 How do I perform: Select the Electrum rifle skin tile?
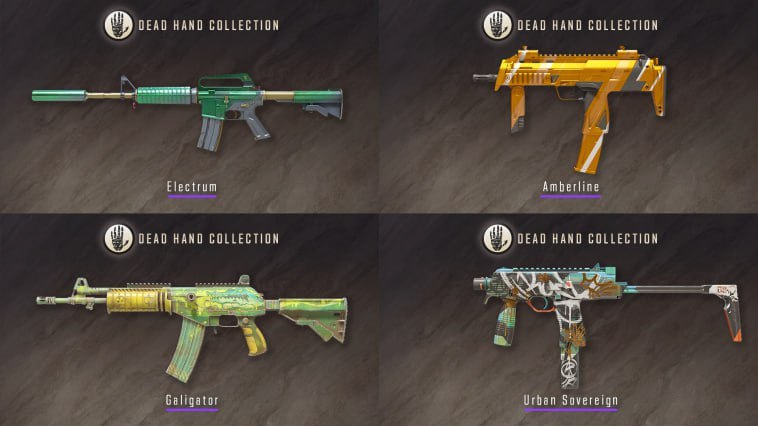pyautogui.click(x=189, y=107)
